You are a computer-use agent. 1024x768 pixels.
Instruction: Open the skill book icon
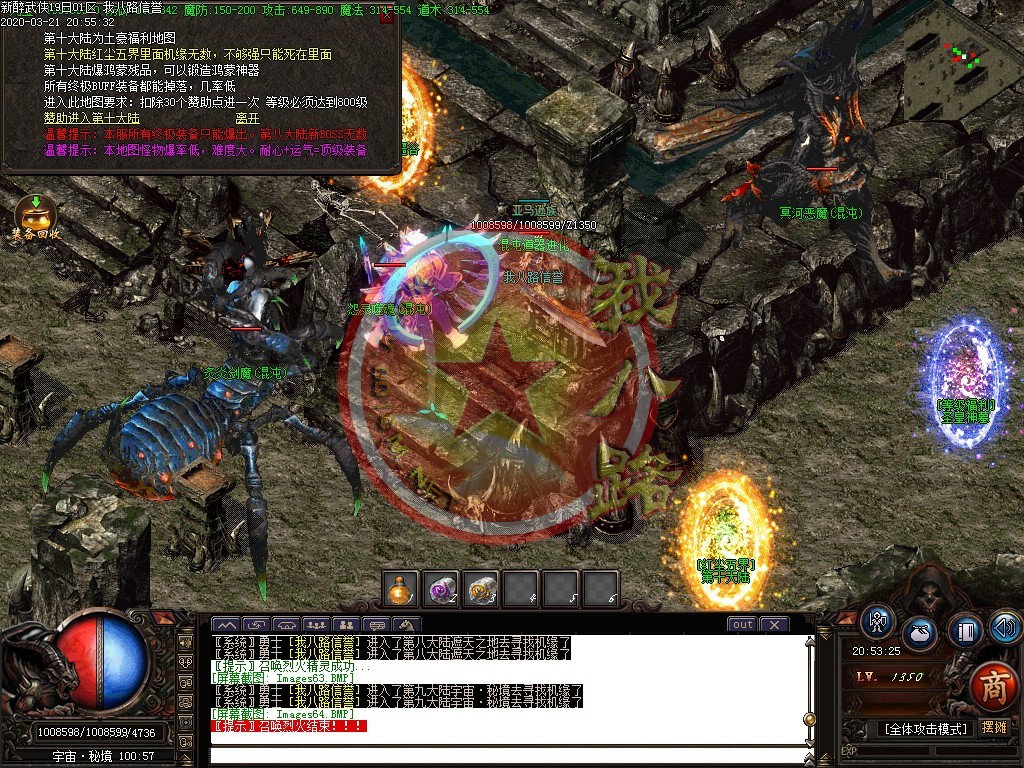coord(966,631)
